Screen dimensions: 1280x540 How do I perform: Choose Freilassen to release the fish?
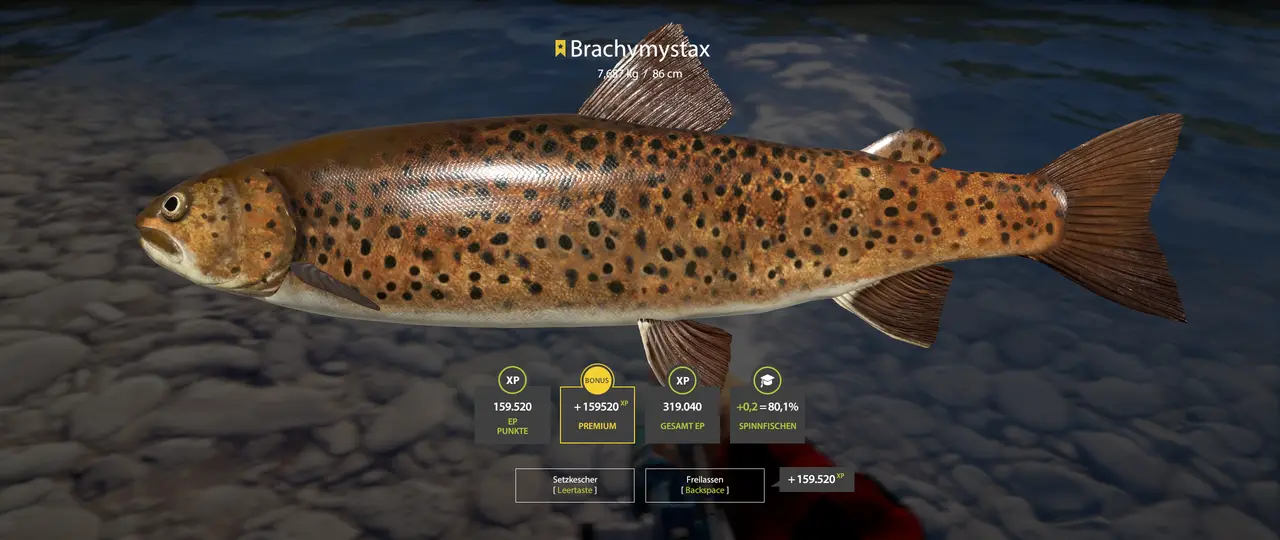[705, 485]
